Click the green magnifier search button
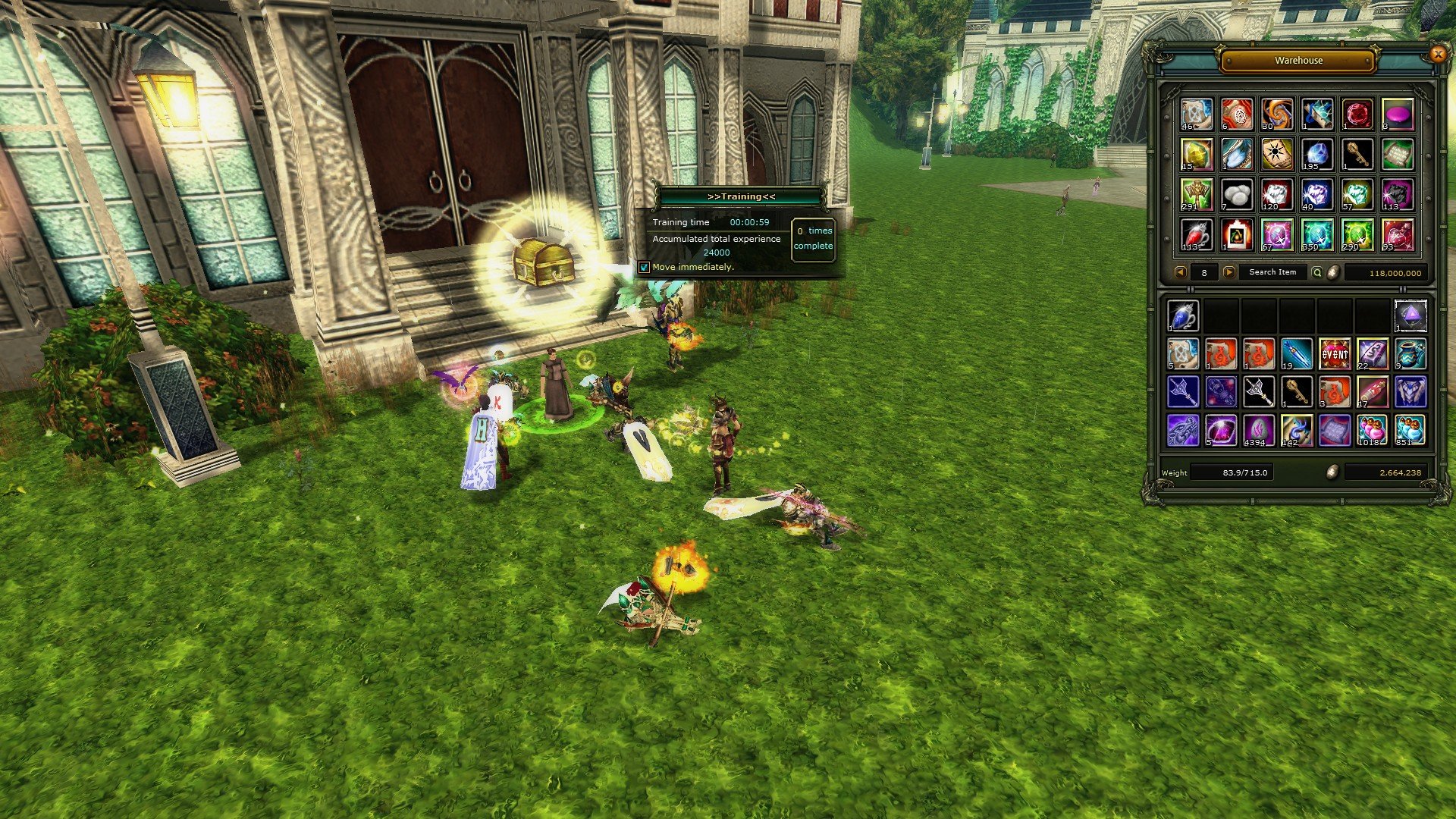1456x819 pixels. point(1317,272)
